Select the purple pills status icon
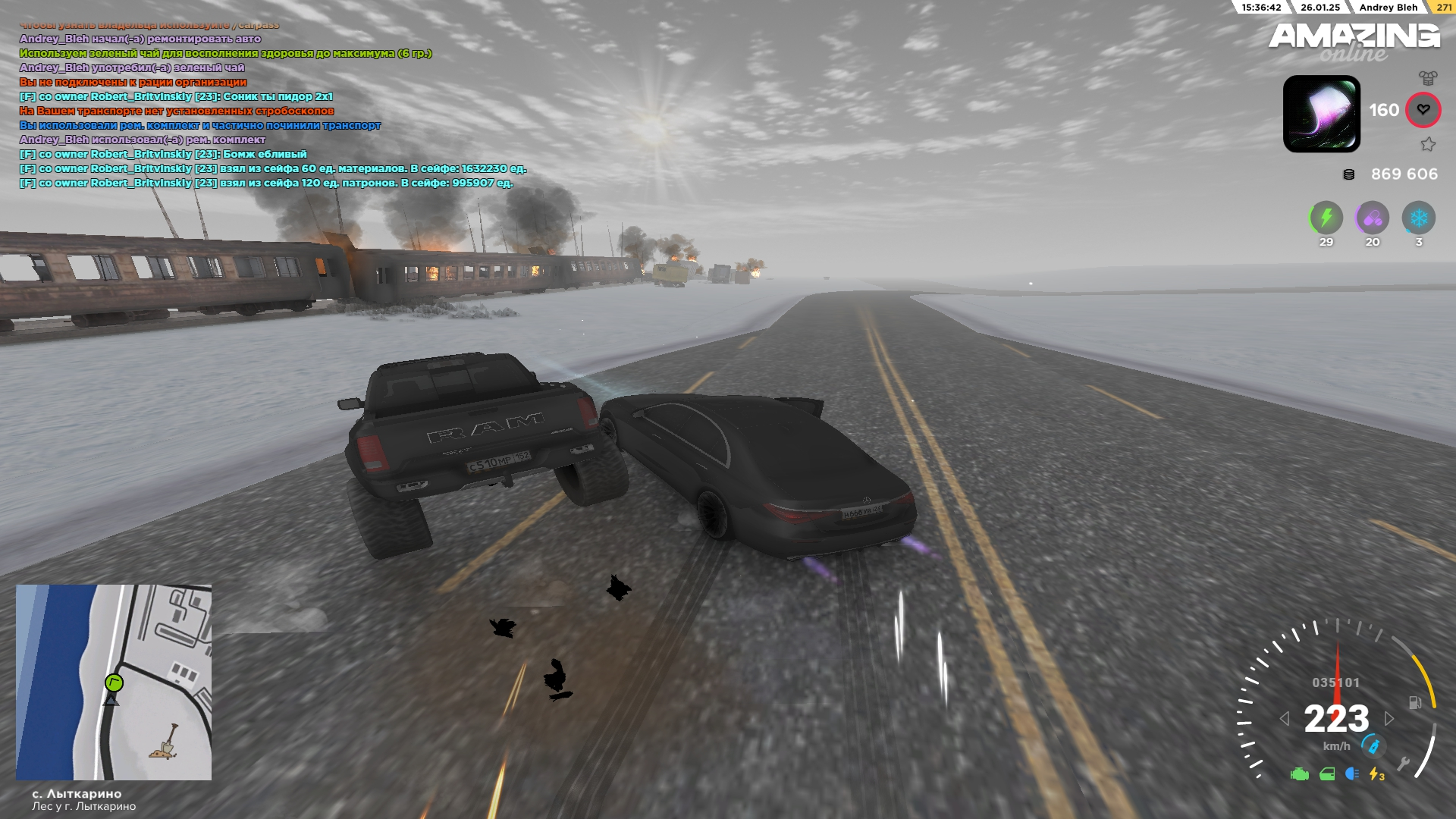Screen dimensions: 1456x819 (1372, 218)
